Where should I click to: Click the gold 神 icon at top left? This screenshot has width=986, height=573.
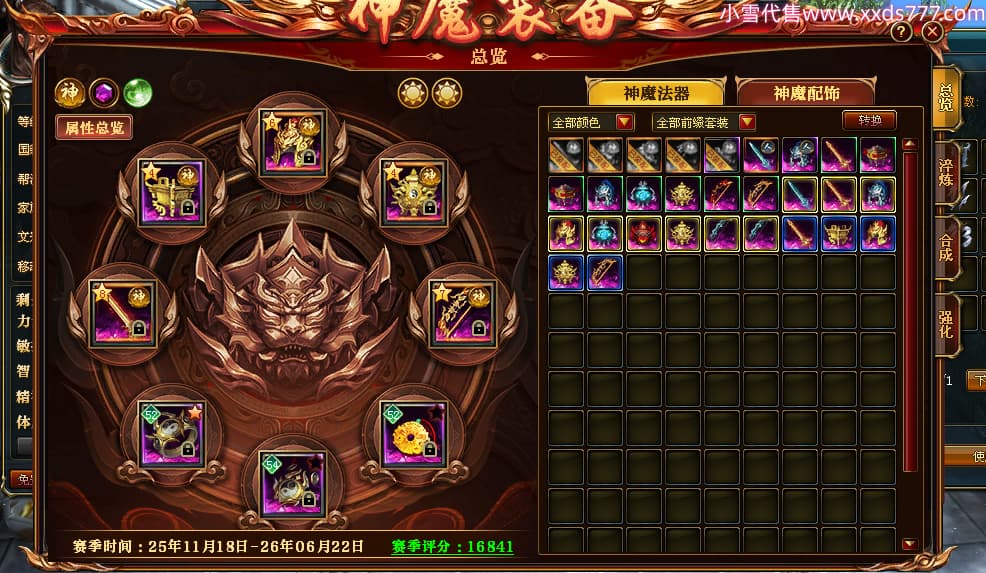tap(69, 93)
